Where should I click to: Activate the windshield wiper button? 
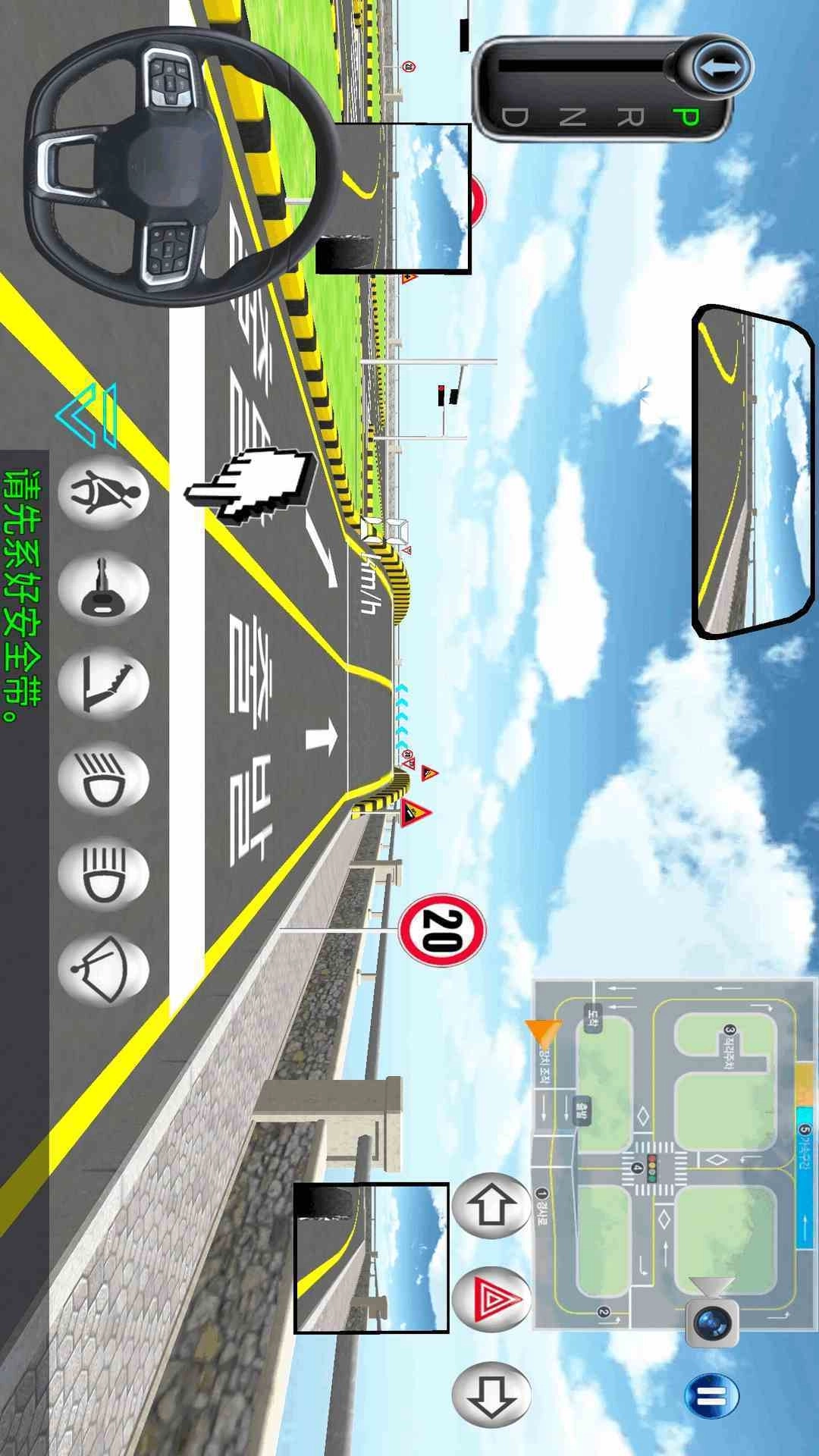(x=105, y=970)
